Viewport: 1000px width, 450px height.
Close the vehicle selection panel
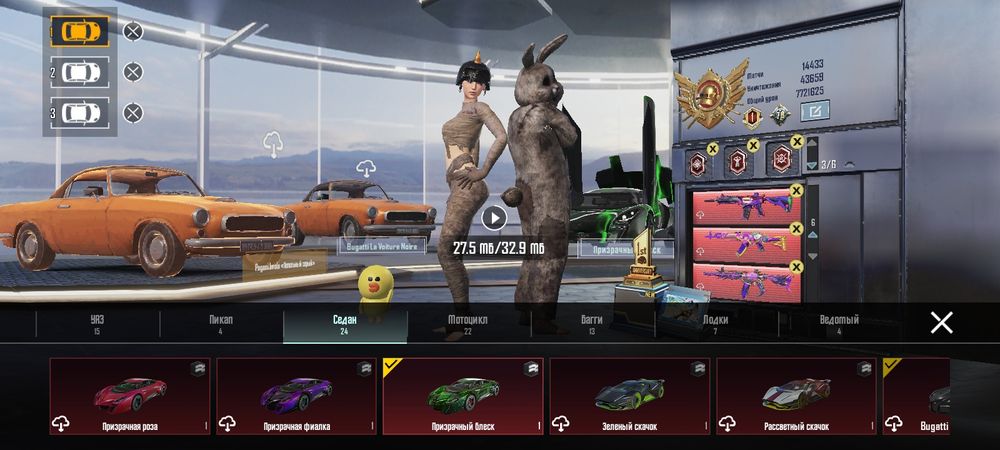pos(941,322)
